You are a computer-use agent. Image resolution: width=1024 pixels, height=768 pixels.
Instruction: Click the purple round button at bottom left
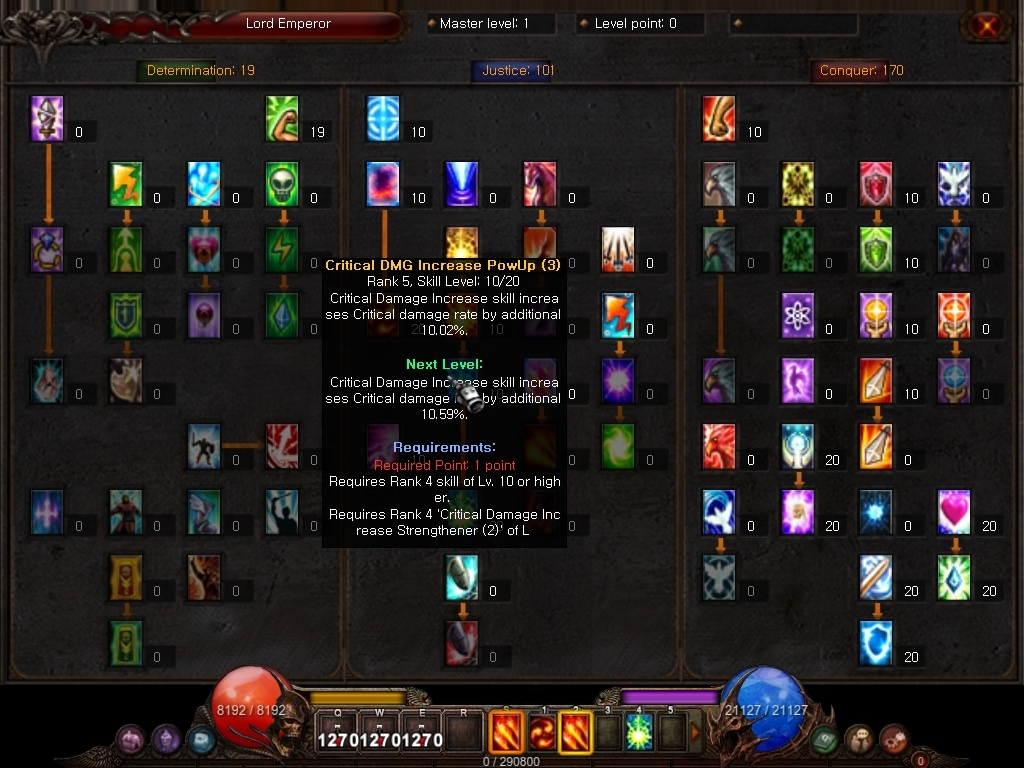131,740
